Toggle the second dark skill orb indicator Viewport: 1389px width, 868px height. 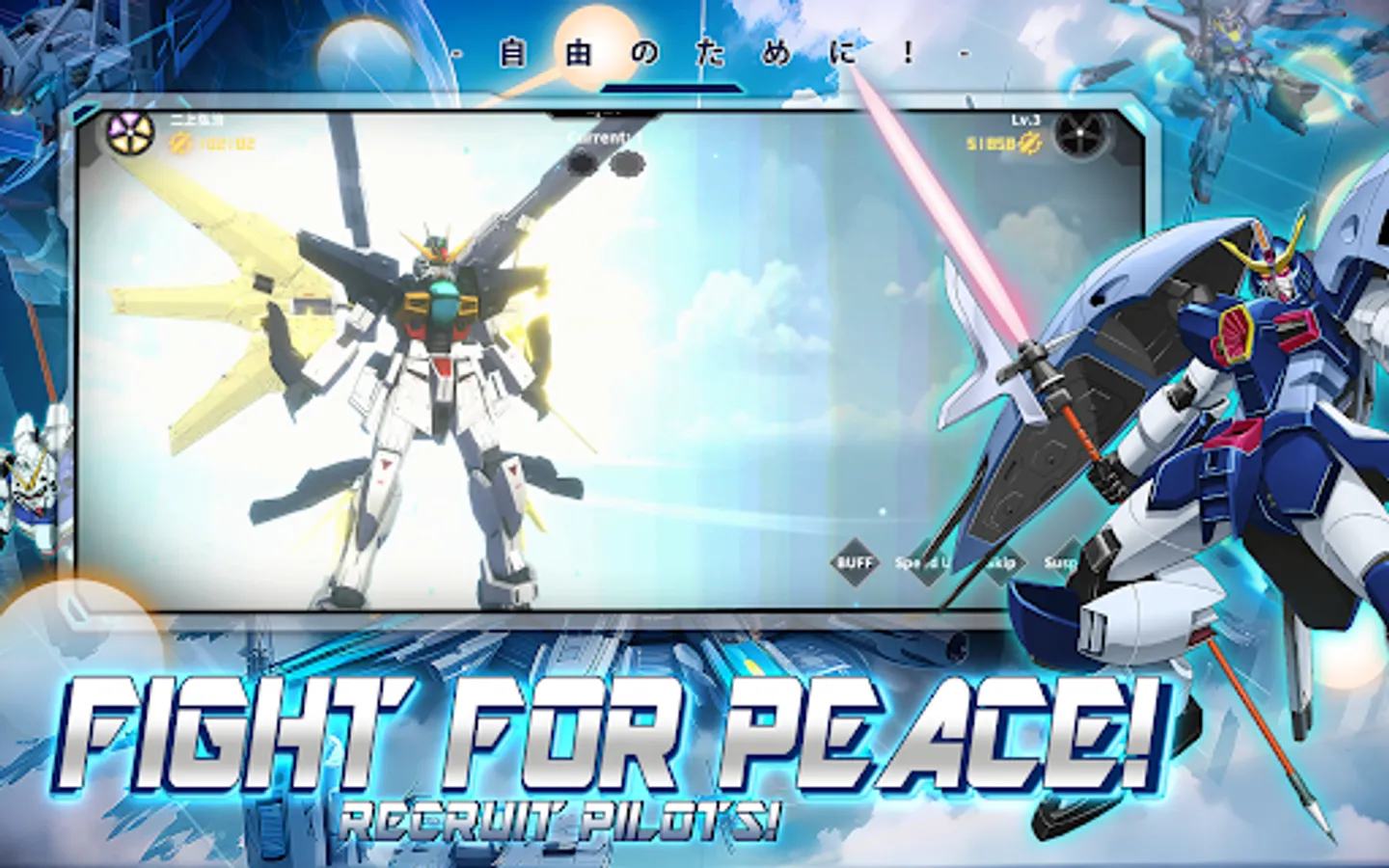tap(626, 162)
